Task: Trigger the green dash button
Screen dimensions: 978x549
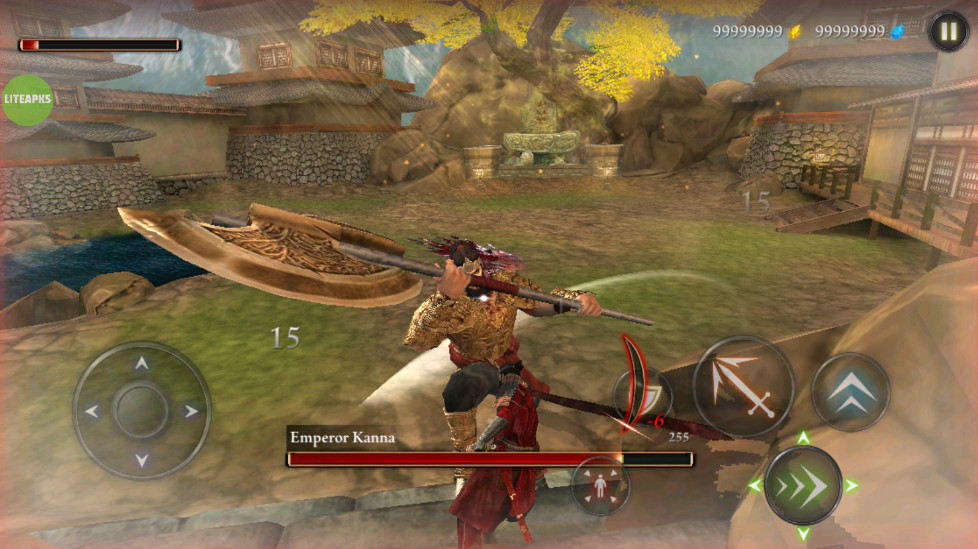Action: [802, 486]
